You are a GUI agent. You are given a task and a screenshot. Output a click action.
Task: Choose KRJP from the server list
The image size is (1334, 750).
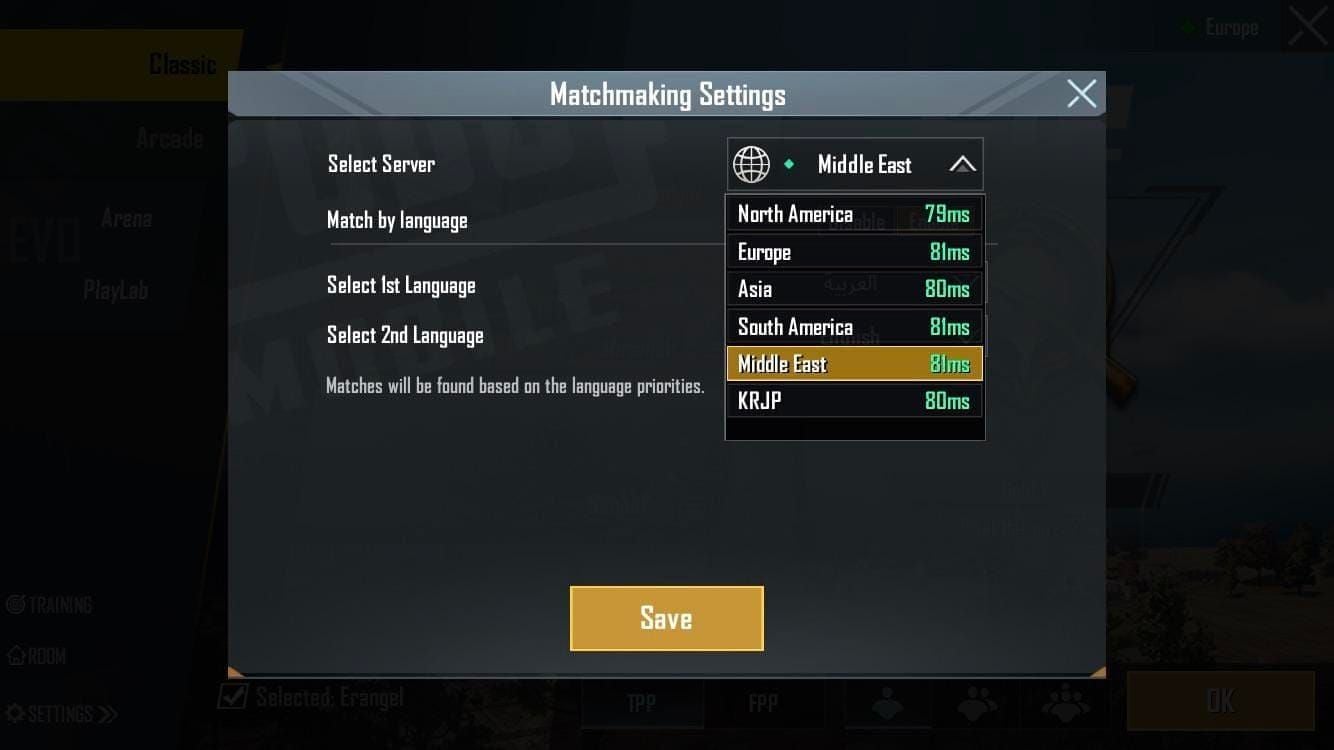(854, 401)
